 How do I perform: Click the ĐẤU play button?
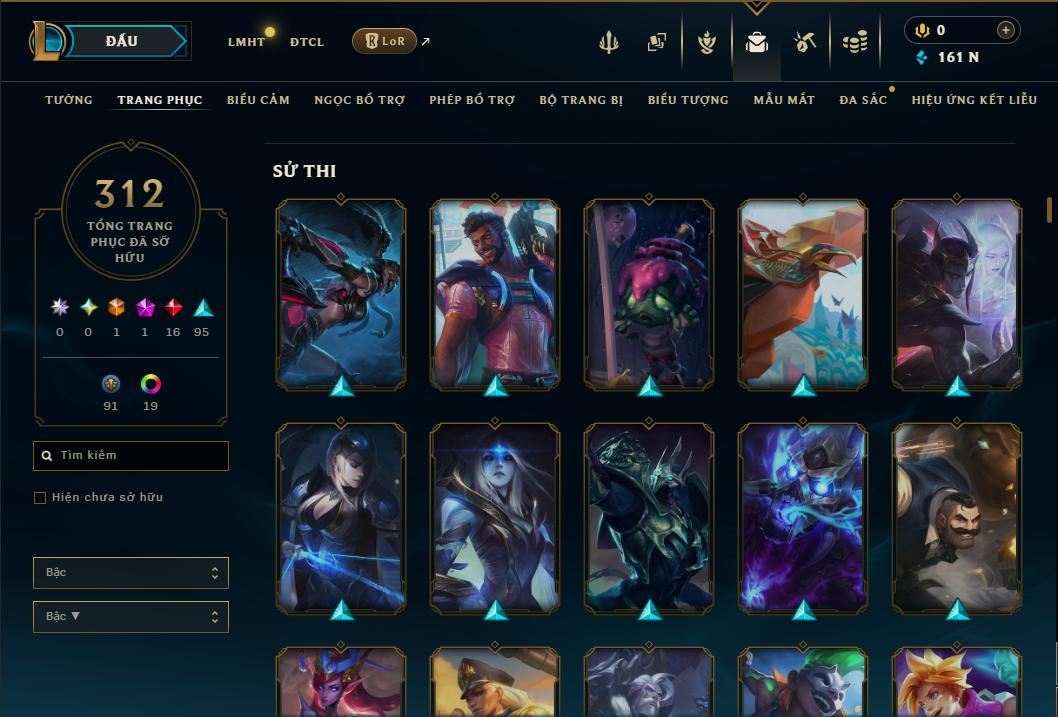coord(121,41)
